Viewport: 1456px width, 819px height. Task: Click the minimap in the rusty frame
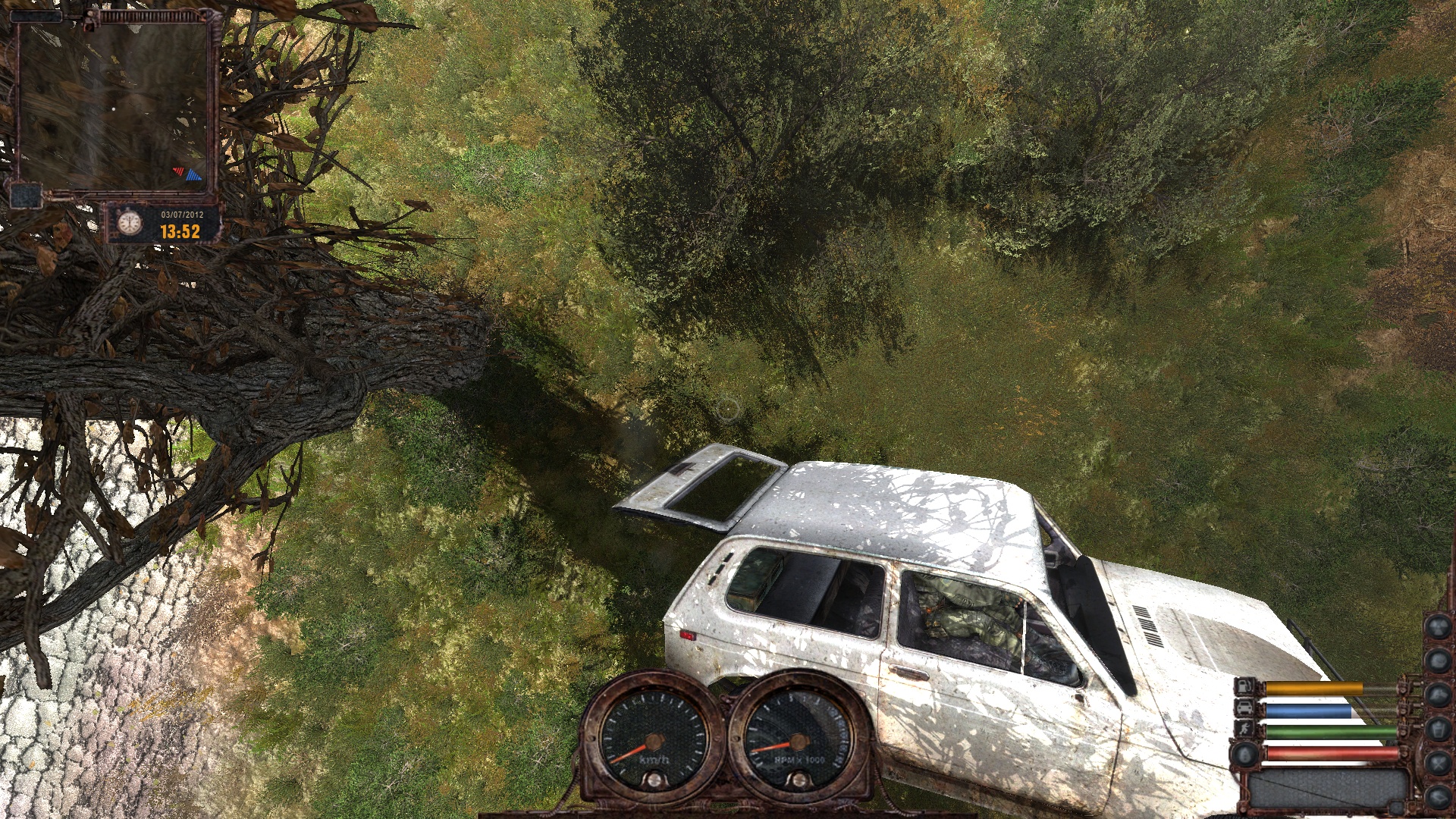(114, 106)
